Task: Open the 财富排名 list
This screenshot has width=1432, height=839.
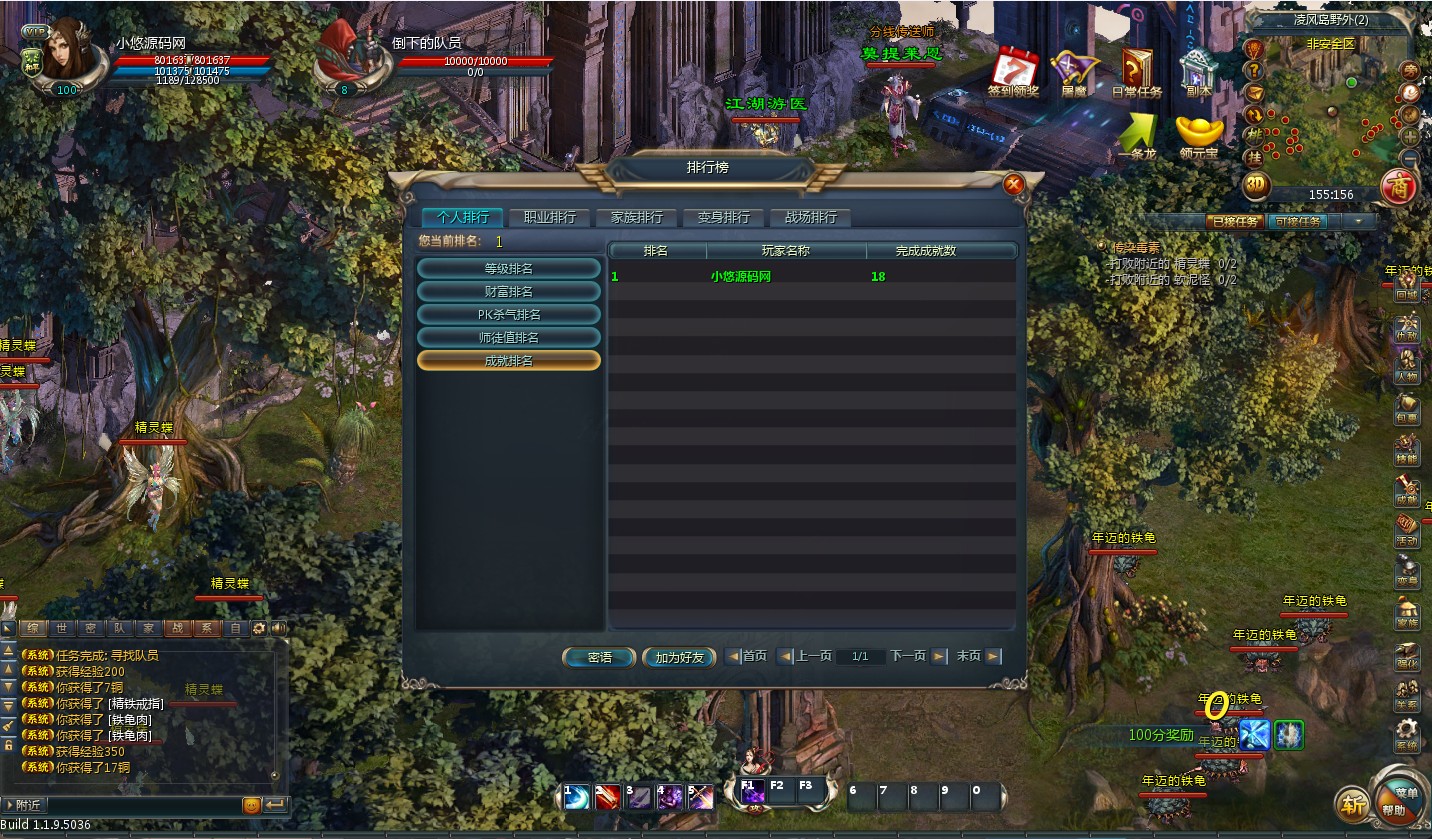Action: [x=508, y=291]
